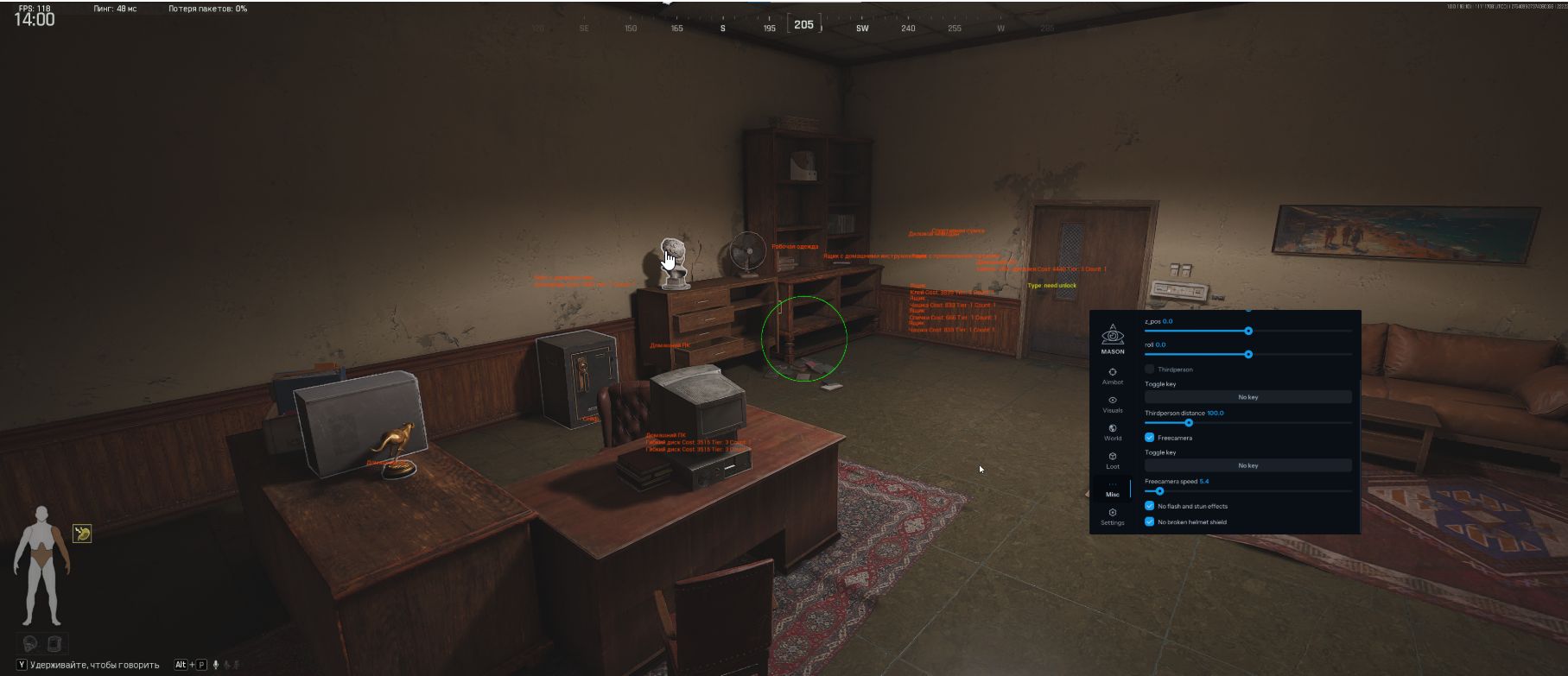Image resolution: width=1568 pixels, height=676 pixels.
Task: Select the Misc tab
Action: (1113, 489)
